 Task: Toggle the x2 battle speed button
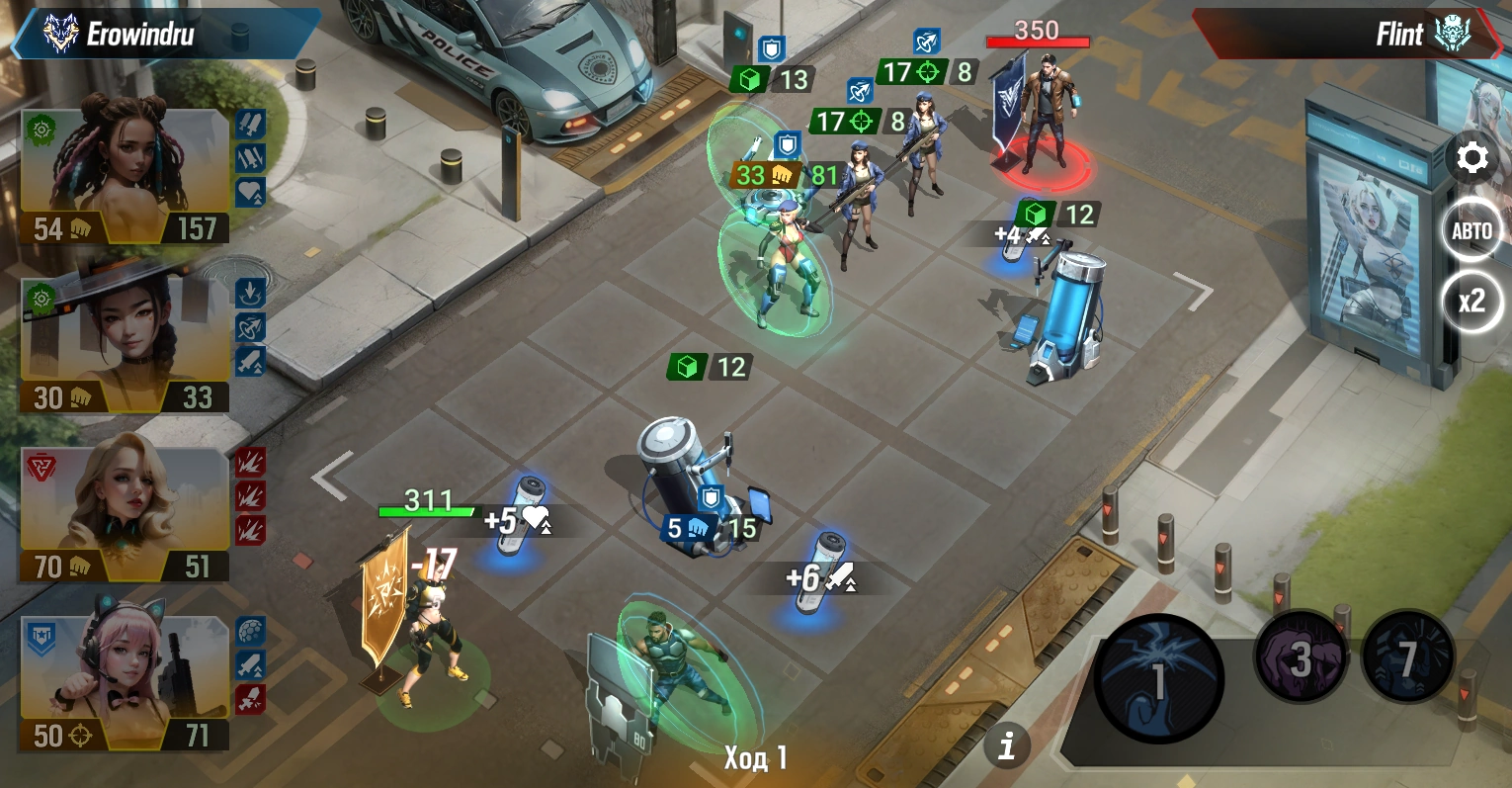(1471, 301)
